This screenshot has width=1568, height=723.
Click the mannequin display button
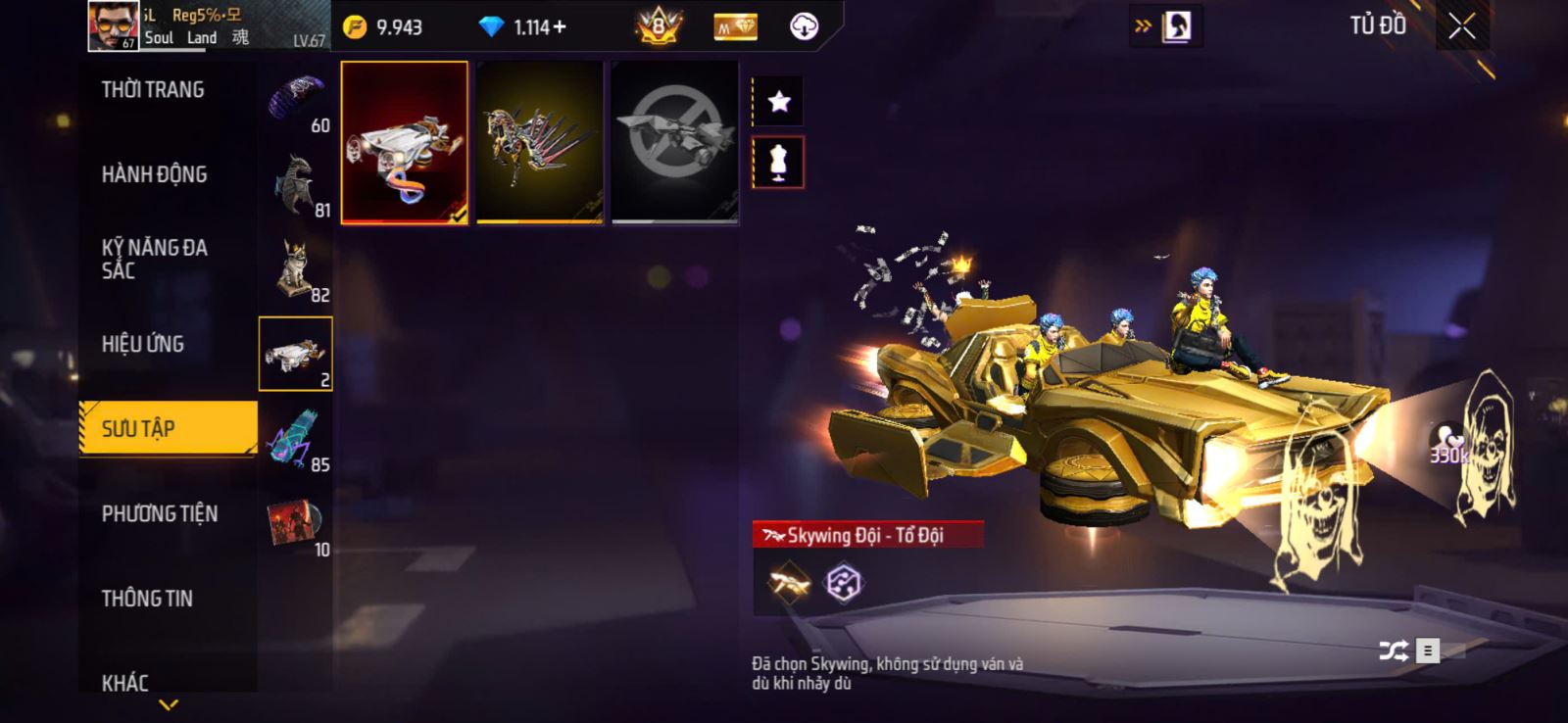pyautogui.click(x=778, y=163)
